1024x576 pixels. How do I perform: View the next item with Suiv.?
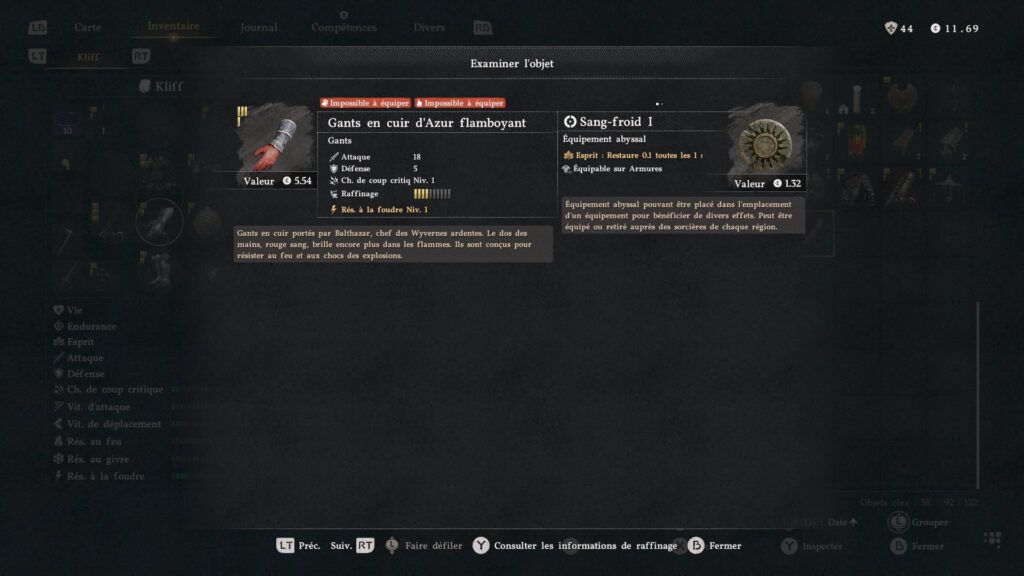tap(352, 546)
